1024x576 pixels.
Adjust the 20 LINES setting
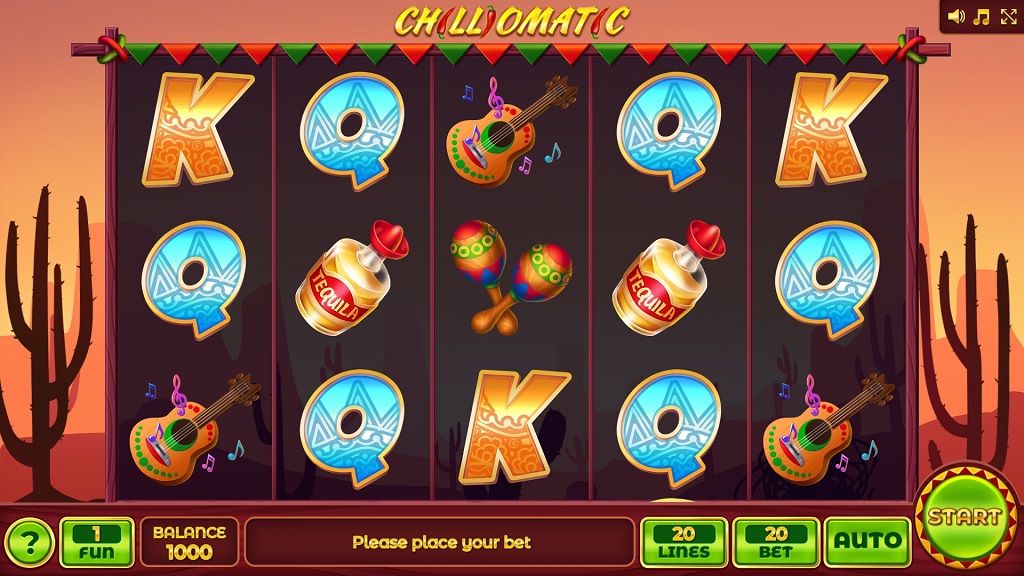pos(684,542)
